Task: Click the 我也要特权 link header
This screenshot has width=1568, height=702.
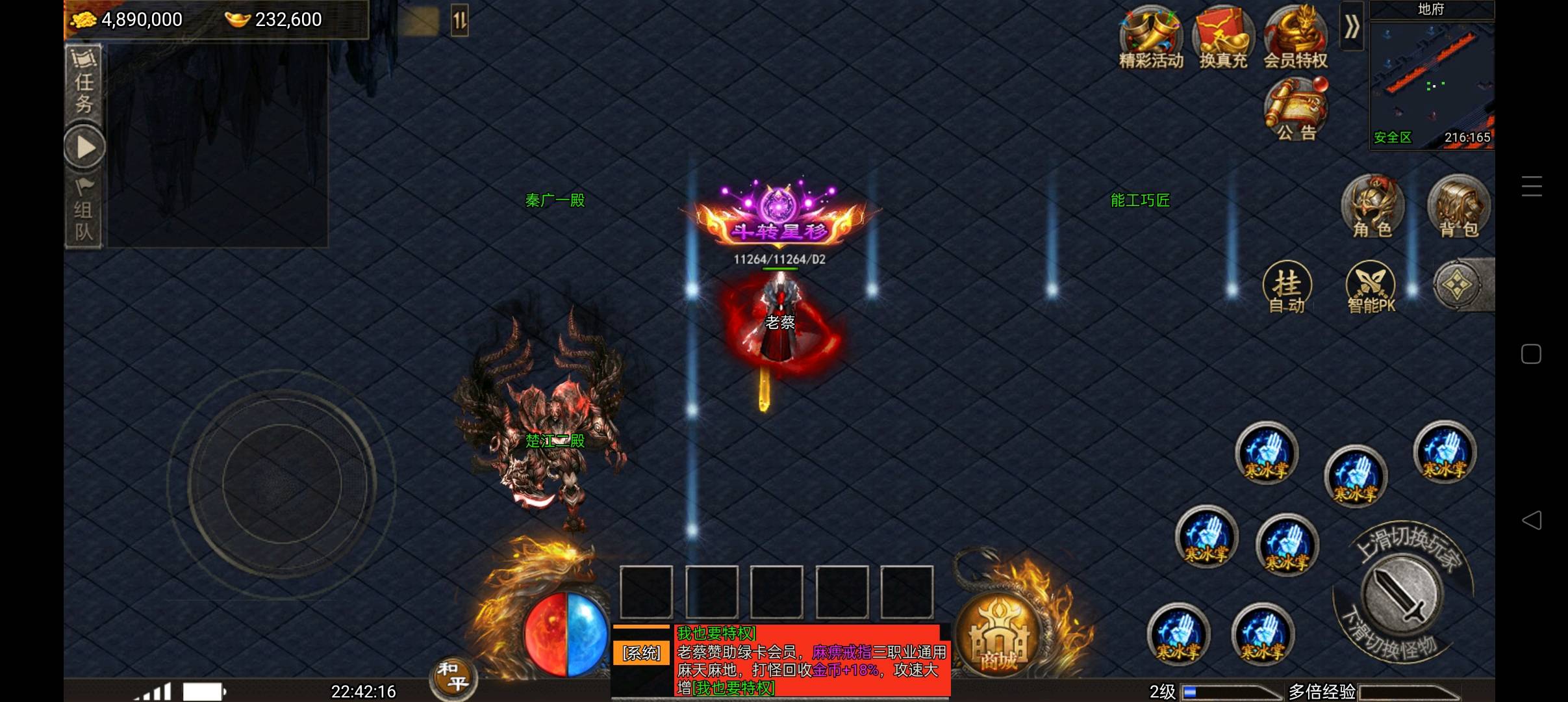Action: 716,633
